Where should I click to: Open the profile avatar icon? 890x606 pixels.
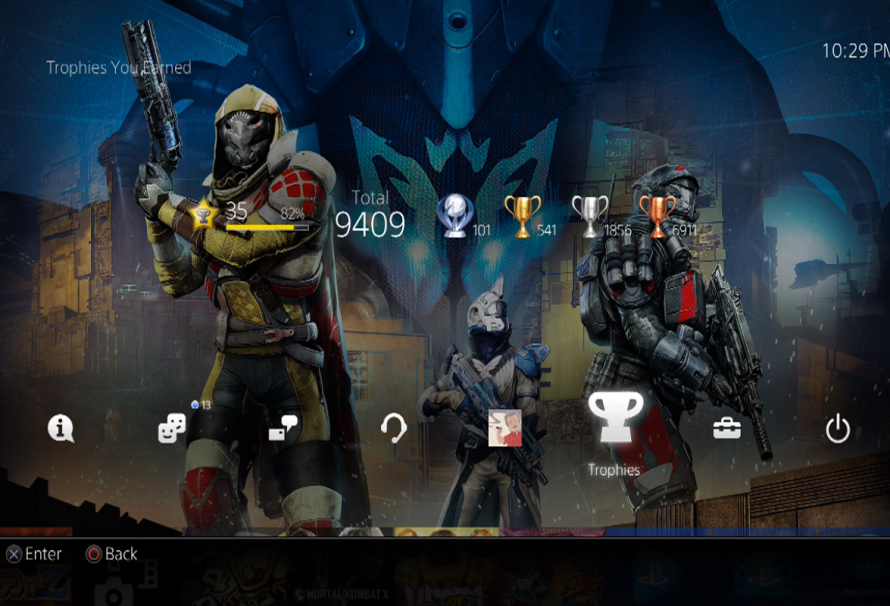tap(504, 428)
